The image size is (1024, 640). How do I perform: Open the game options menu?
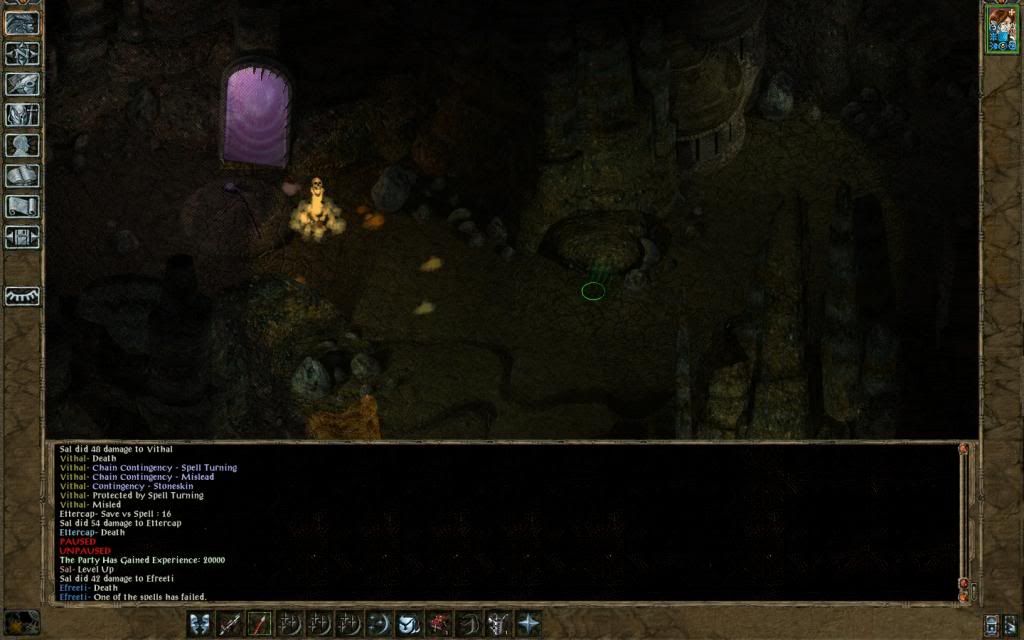click(23, 238)
